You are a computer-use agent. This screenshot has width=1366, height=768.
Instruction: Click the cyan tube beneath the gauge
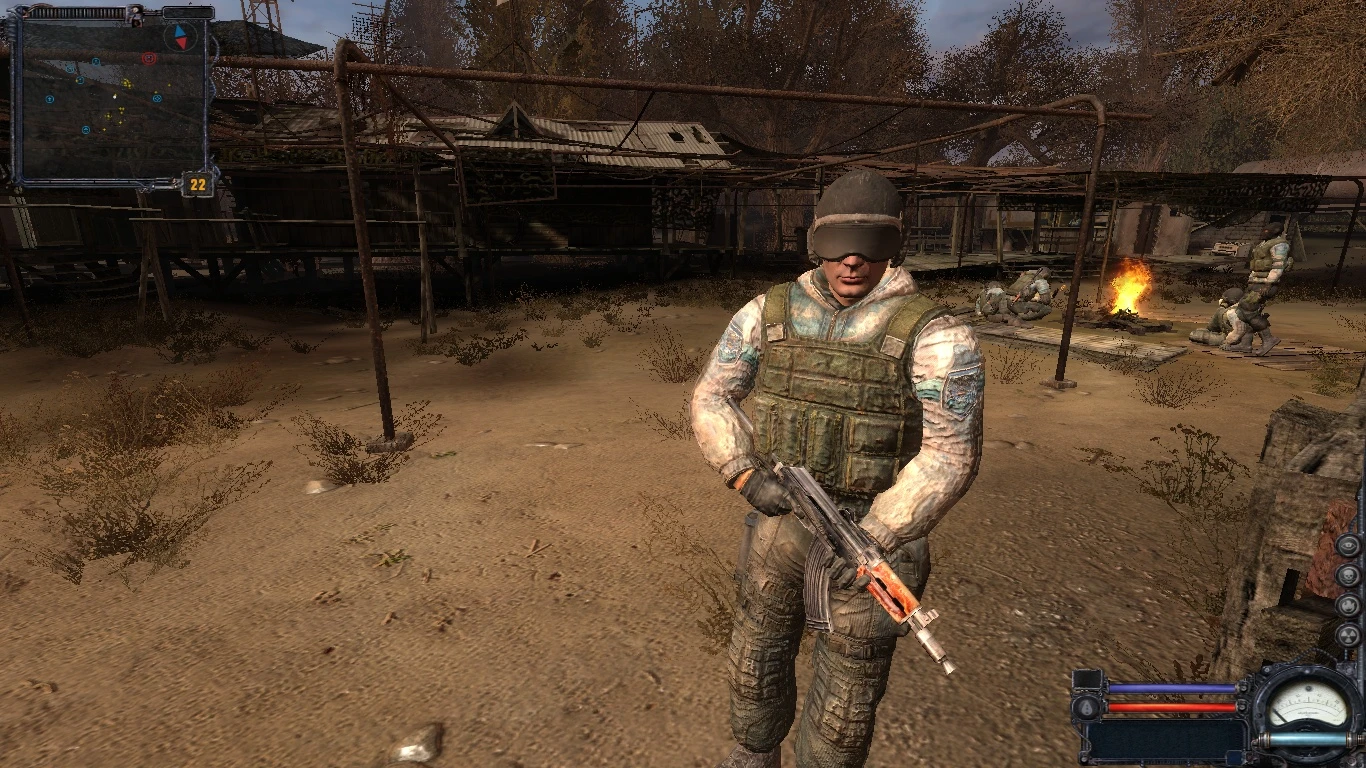point(1306,738)
